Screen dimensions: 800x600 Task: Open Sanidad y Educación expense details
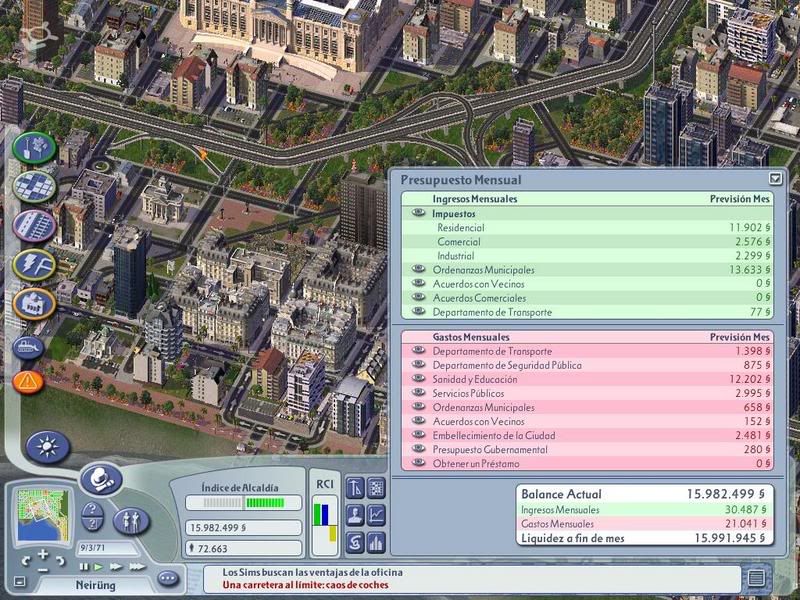click(x=418, y=380)
